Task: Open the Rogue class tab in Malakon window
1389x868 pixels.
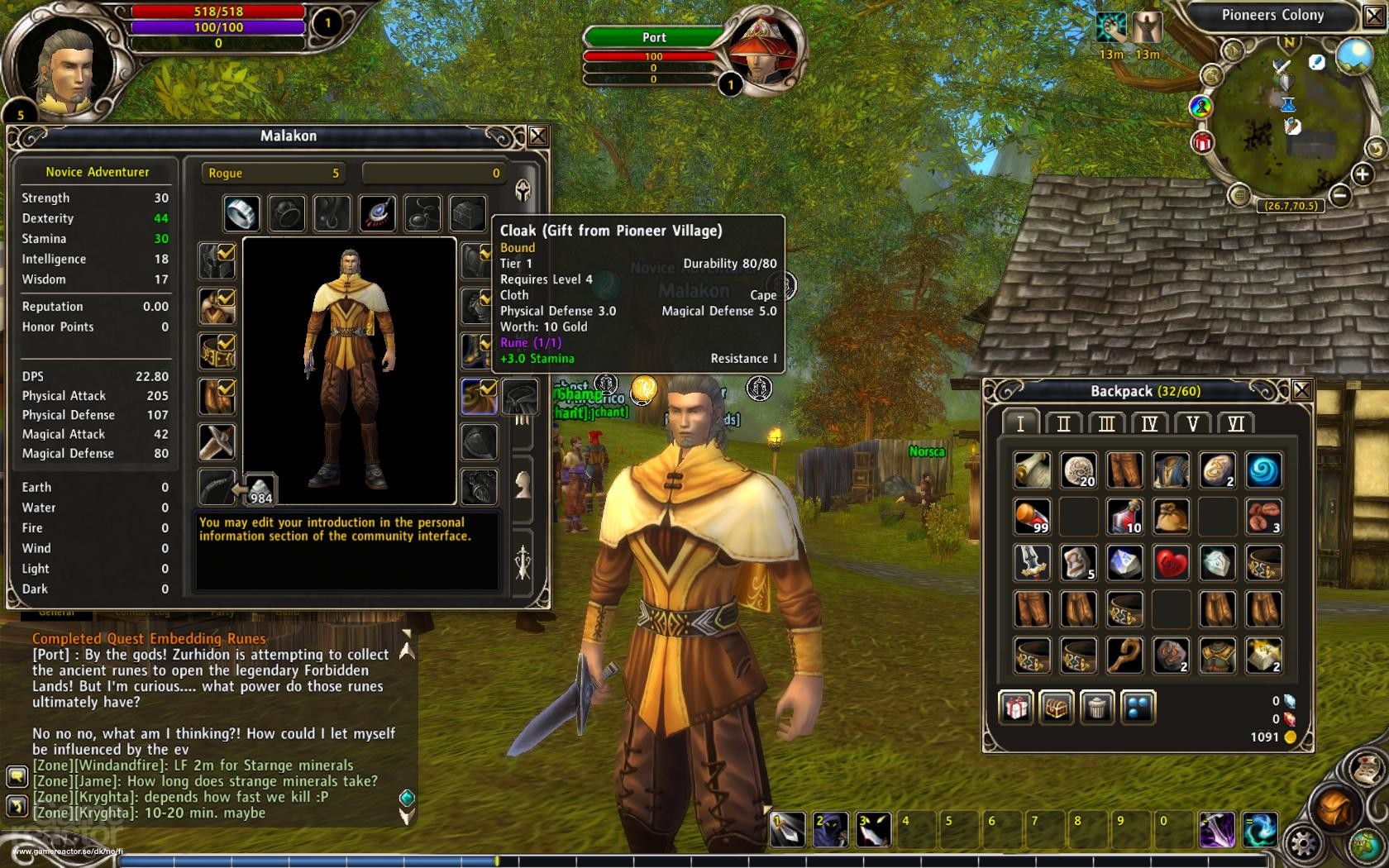Action: pos(273,173)
